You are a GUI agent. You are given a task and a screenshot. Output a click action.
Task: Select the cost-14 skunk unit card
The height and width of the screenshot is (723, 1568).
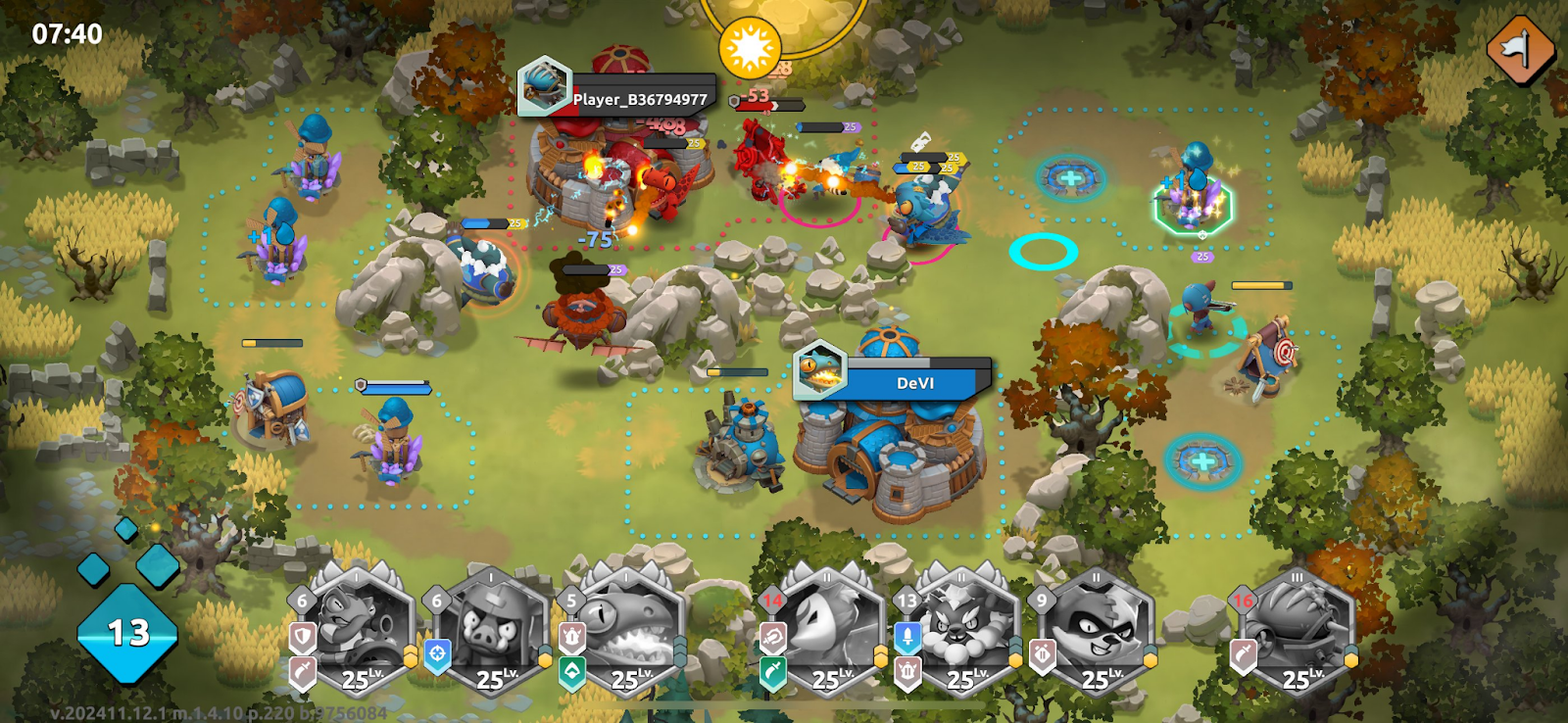click(x=828, y=632)
